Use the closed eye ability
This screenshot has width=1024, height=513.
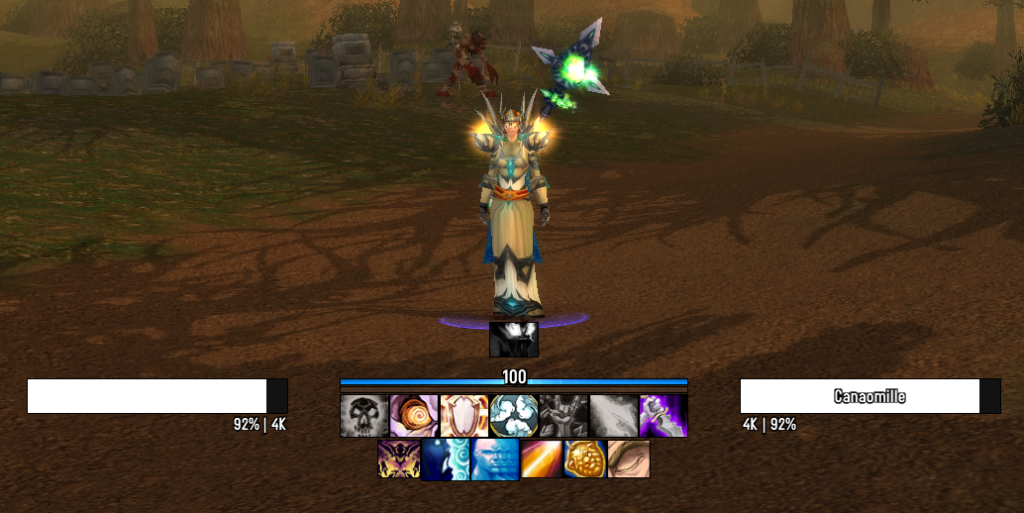tap(629, 459)
